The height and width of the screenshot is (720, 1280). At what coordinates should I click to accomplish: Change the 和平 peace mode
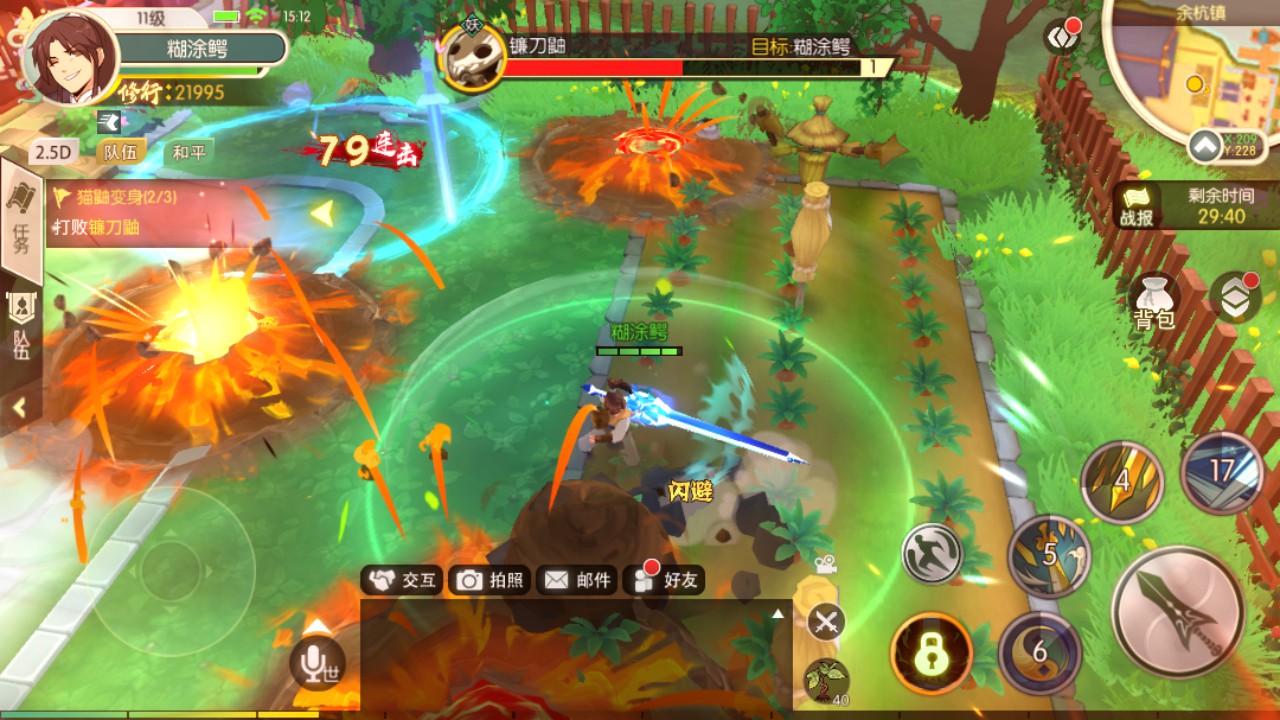[x=188, y=152]
